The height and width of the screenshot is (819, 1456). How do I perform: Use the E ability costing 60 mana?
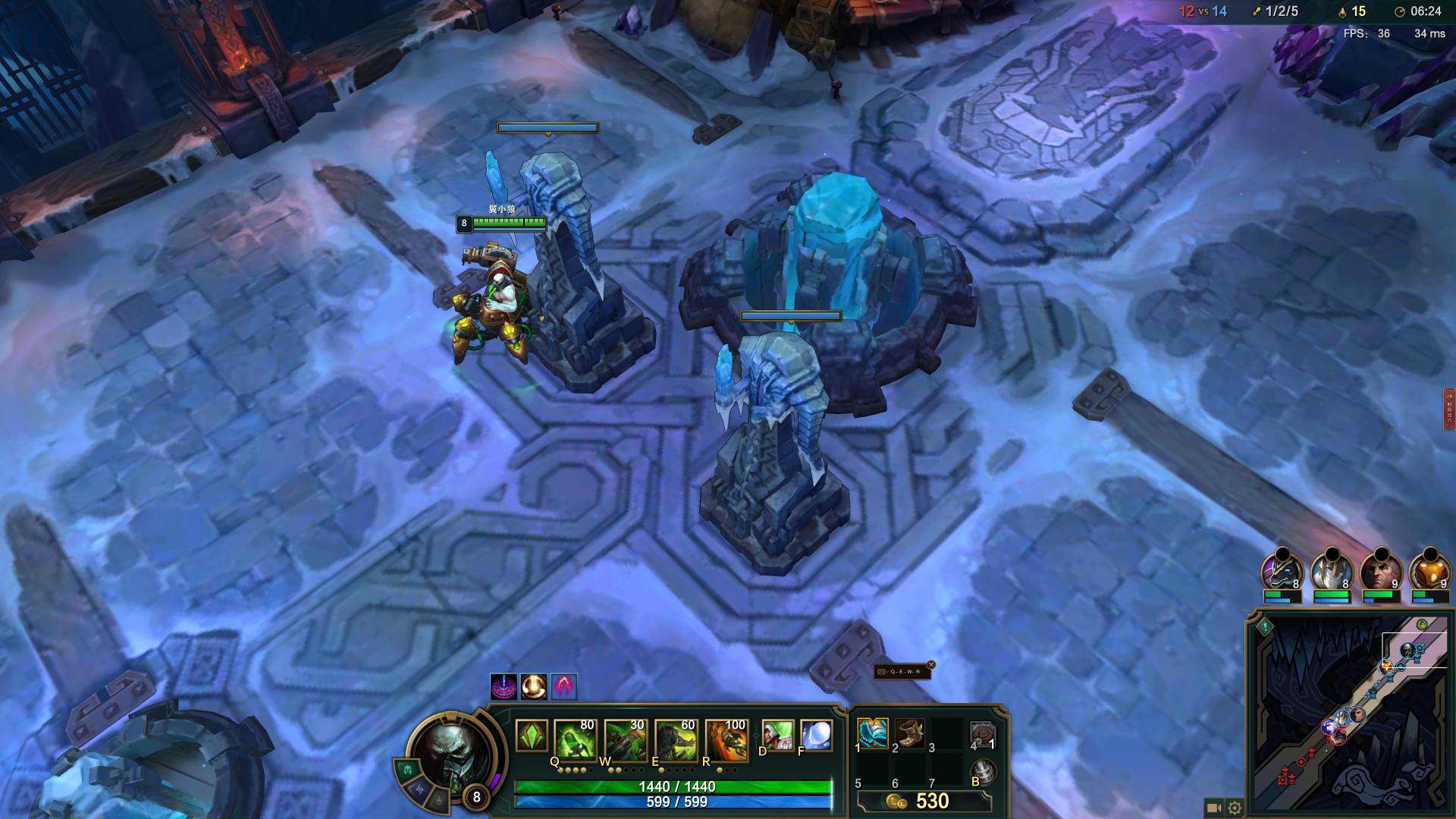point(676,739)
